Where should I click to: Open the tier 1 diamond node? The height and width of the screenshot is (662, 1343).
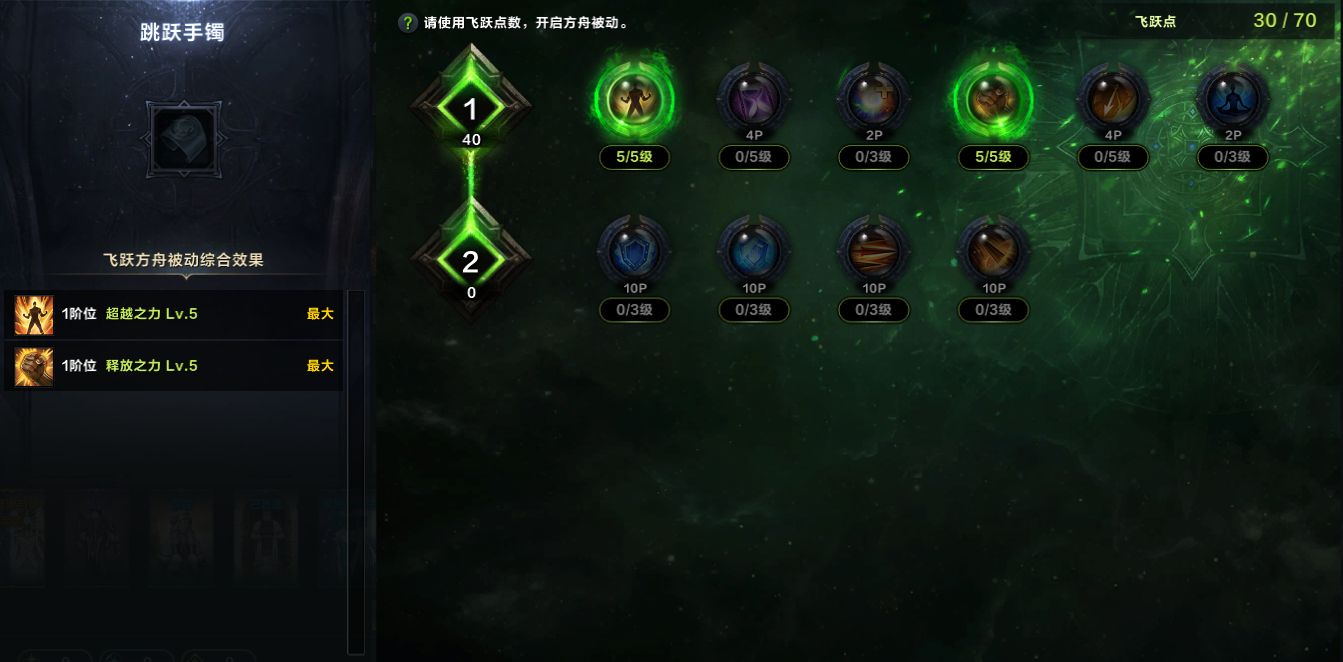tap(471, 108)
